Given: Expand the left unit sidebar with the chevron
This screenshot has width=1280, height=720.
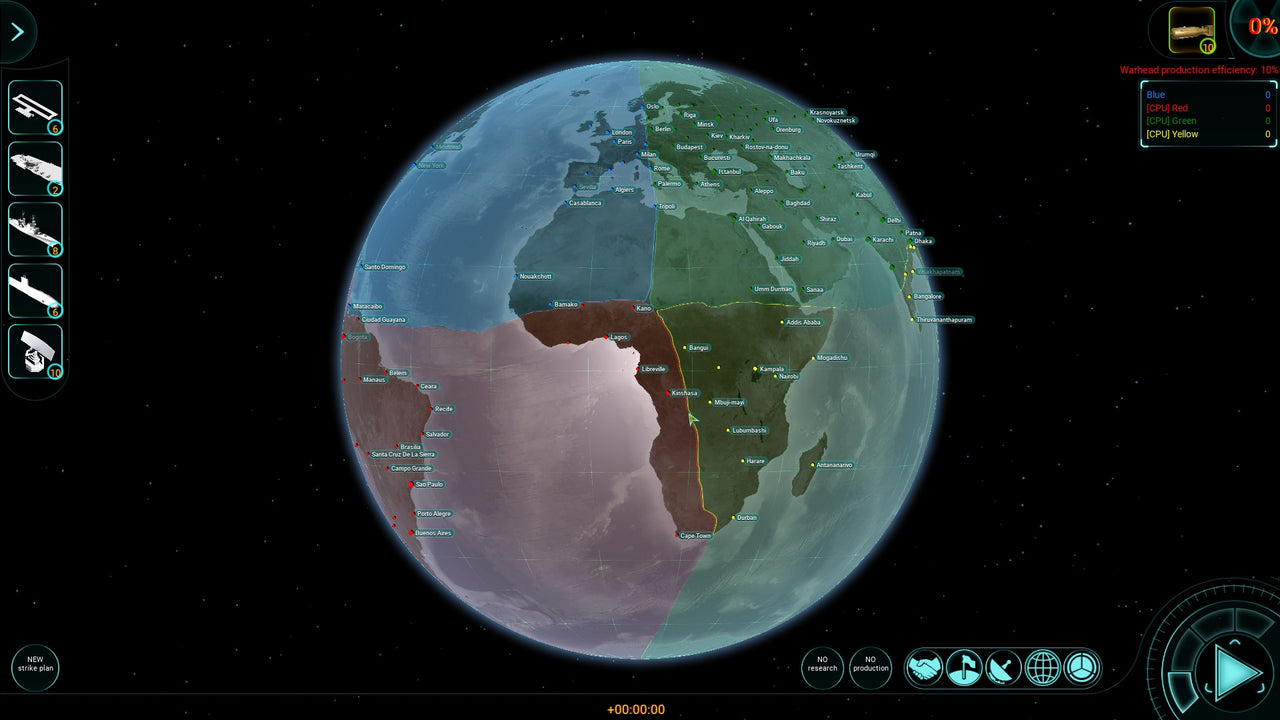Looking at the screenshot, I should point(17,31).
